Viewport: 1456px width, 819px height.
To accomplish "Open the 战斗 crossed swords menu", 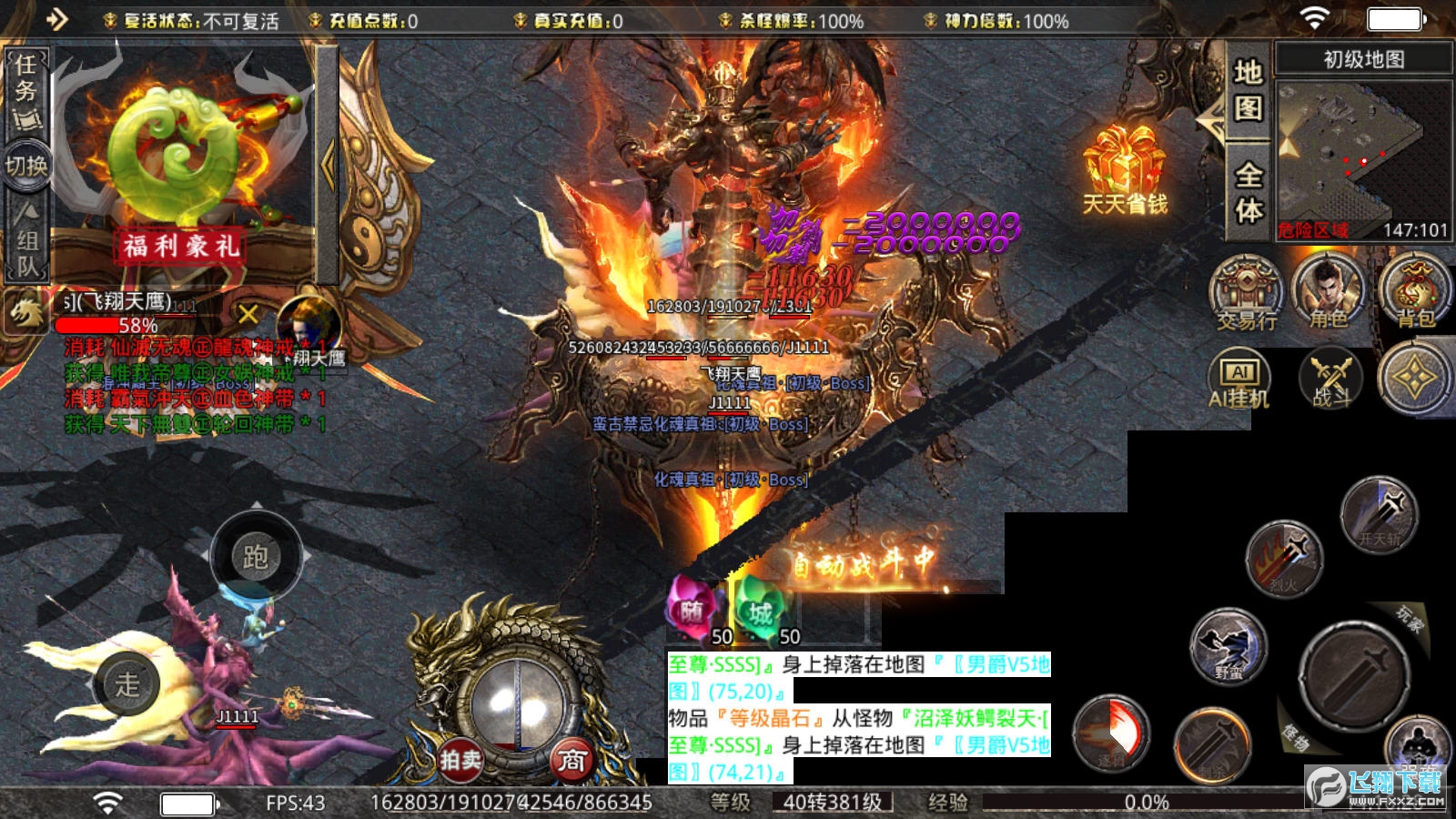I will [1330, 378].
